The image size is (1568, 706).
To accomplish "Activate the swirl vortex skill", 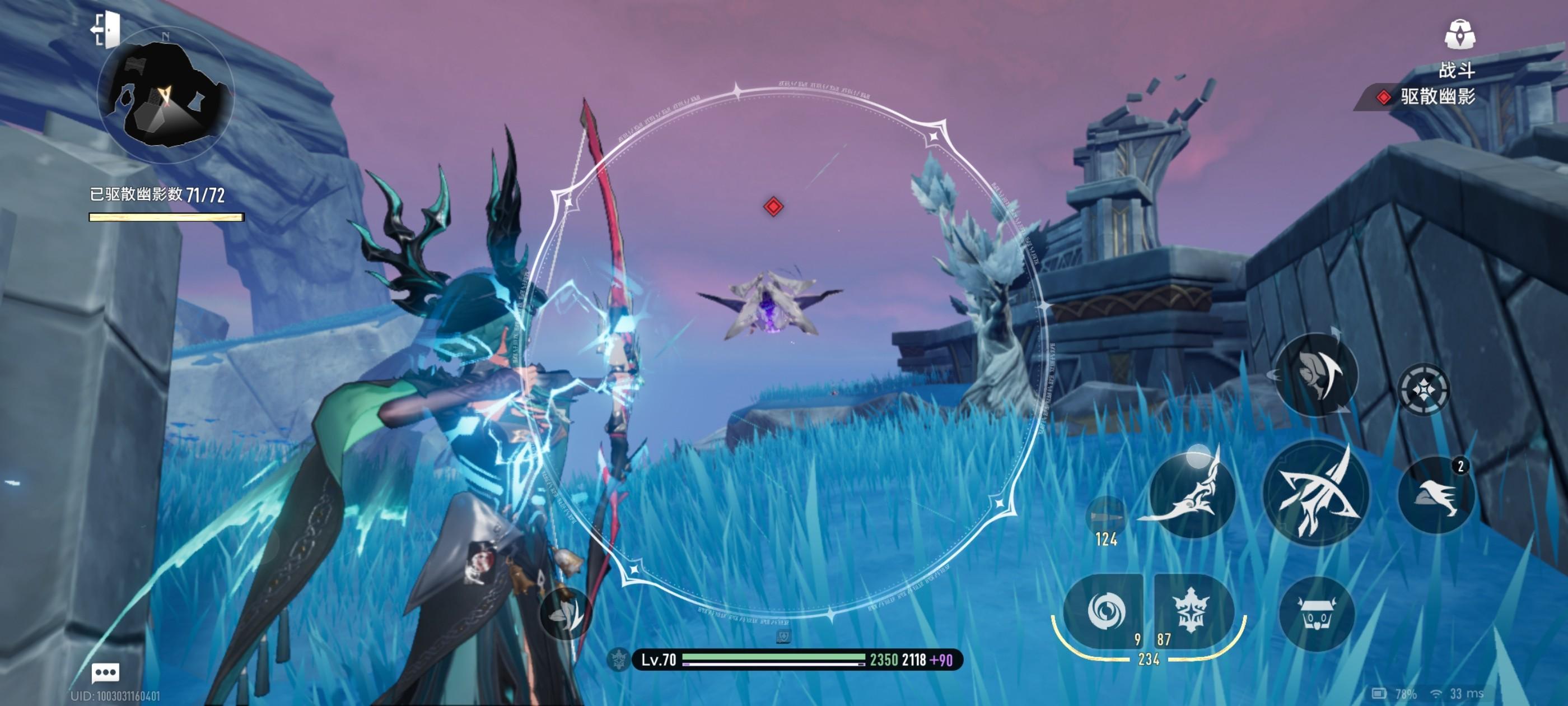I will point(1105,611).
